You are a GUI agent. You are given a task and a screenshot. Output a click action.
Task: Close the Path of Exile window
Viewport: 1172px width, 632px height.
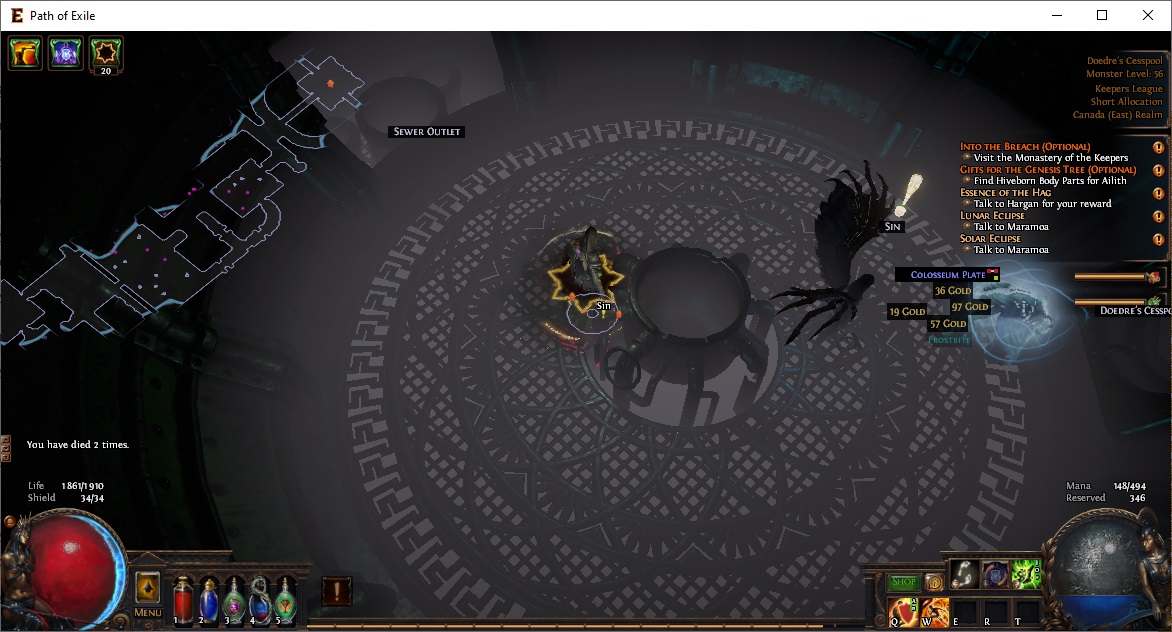coord(1148,15)
